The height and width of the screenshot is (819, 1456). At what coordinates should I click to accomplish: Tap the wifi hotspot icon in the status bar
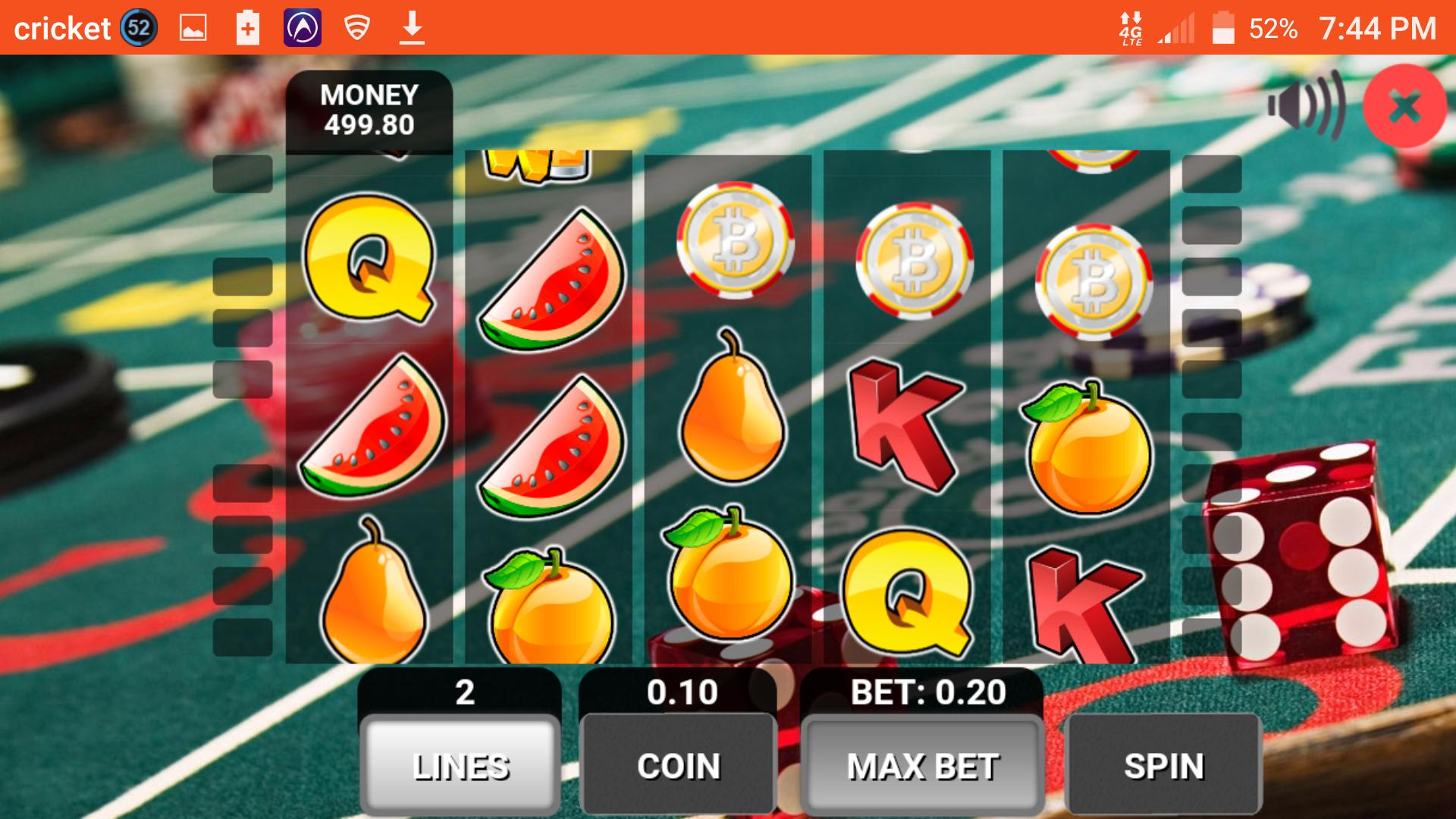click(356, 27)
